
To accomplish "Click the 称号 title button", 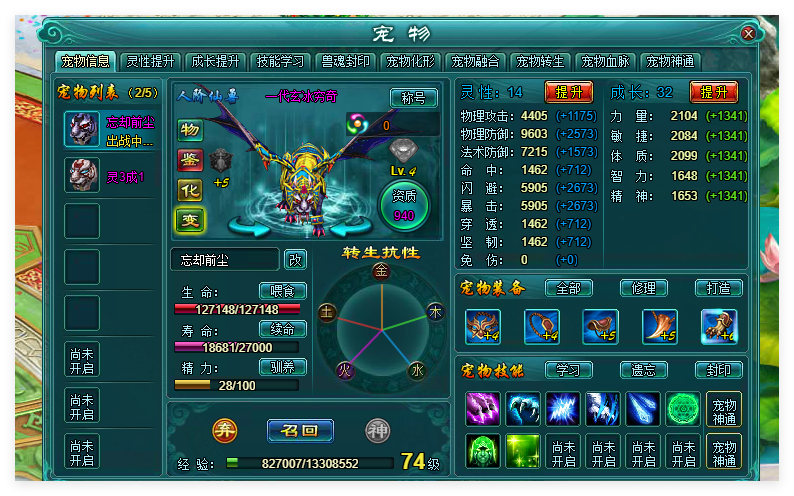I will tap(413, 98).
